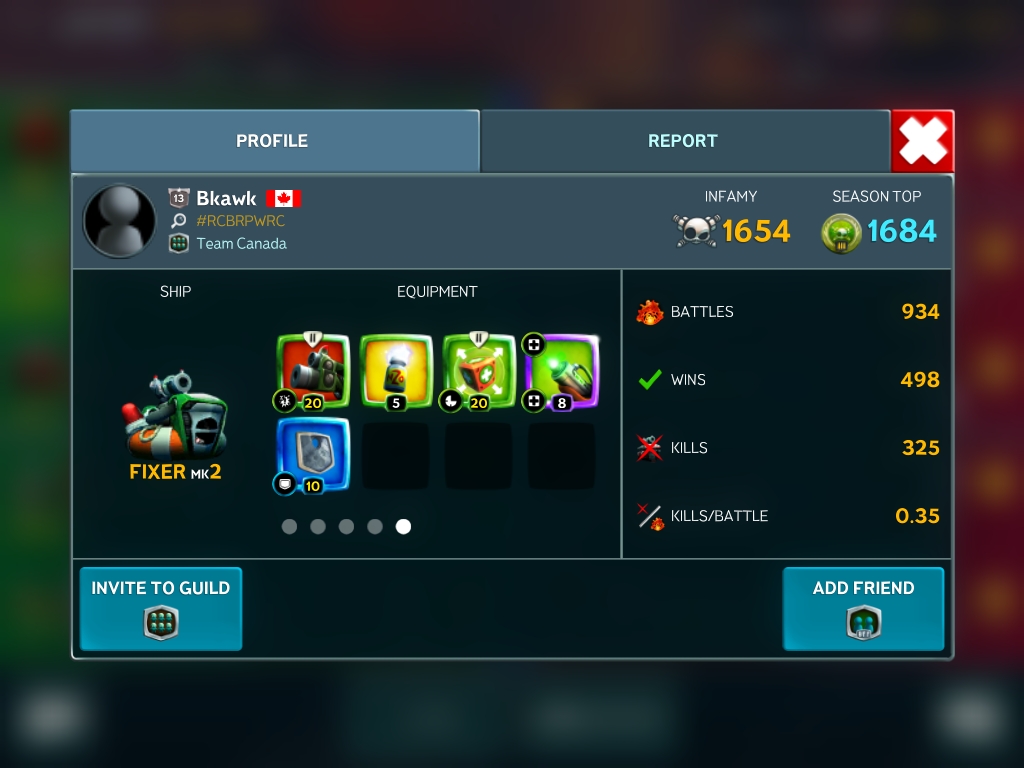Open the Team Canada guild link

tap(241, 243)
